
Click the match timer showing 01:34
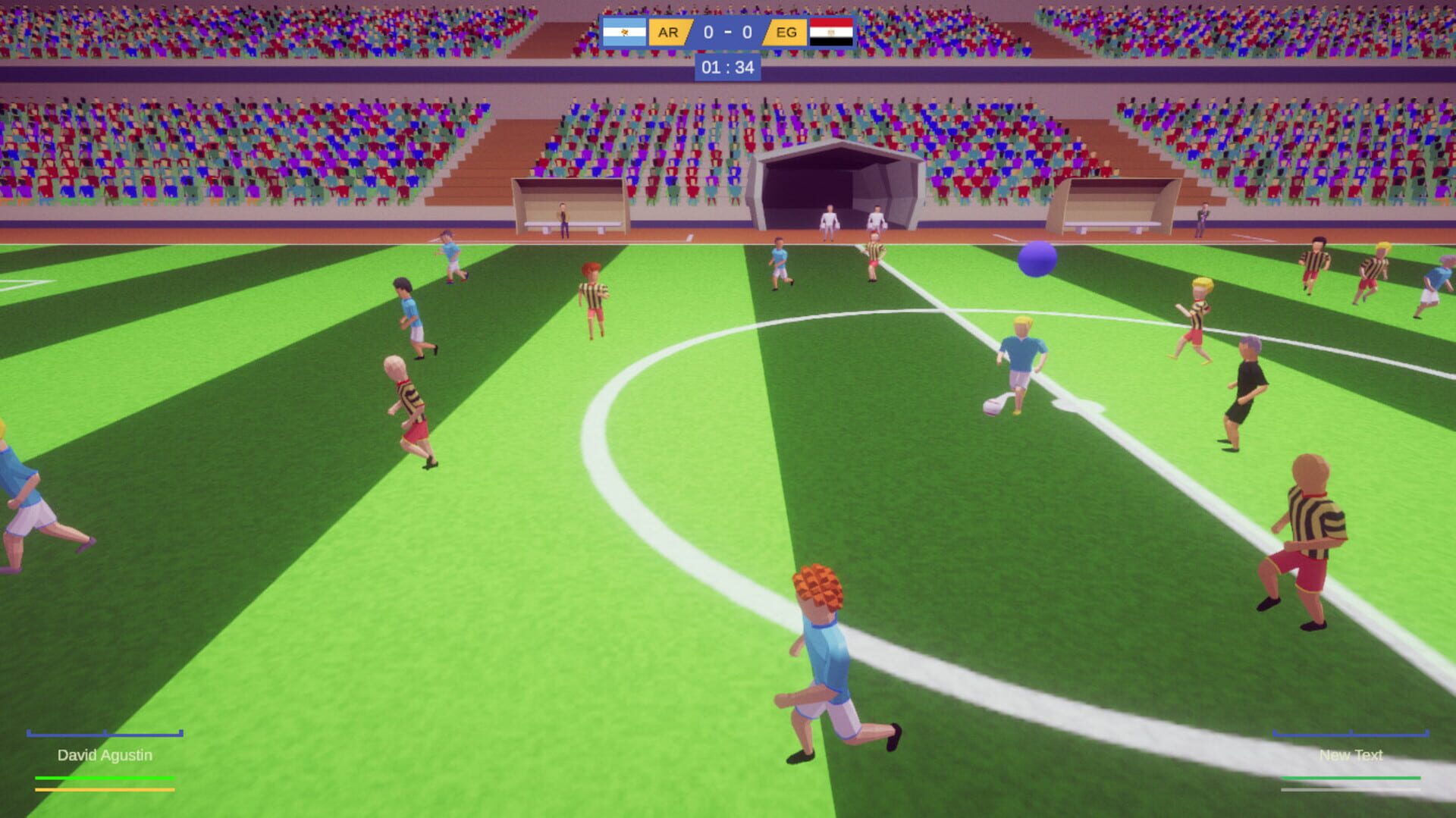pos(726,68)
